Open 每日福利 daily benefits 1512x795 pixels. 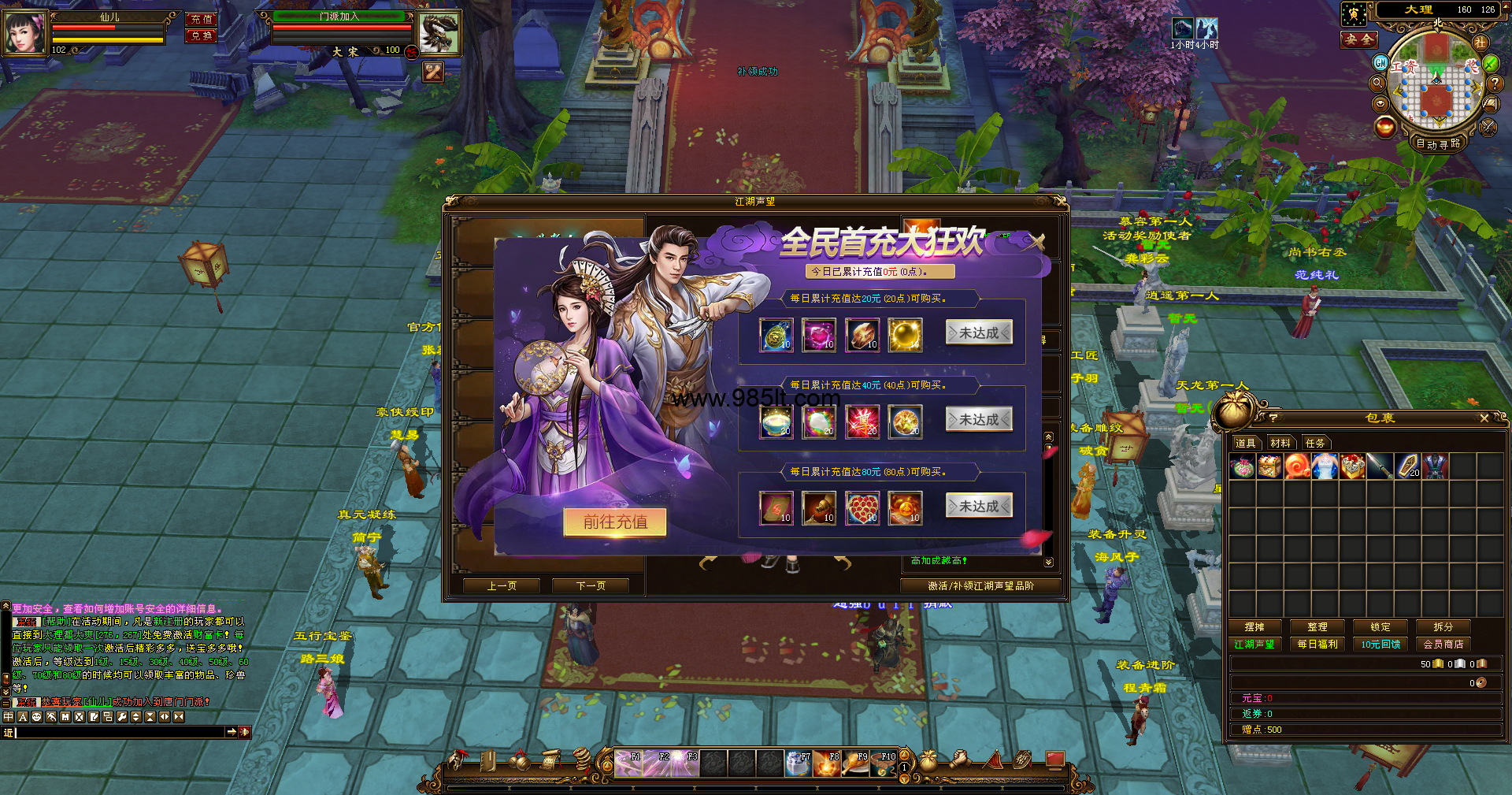tap(1317, 645)
